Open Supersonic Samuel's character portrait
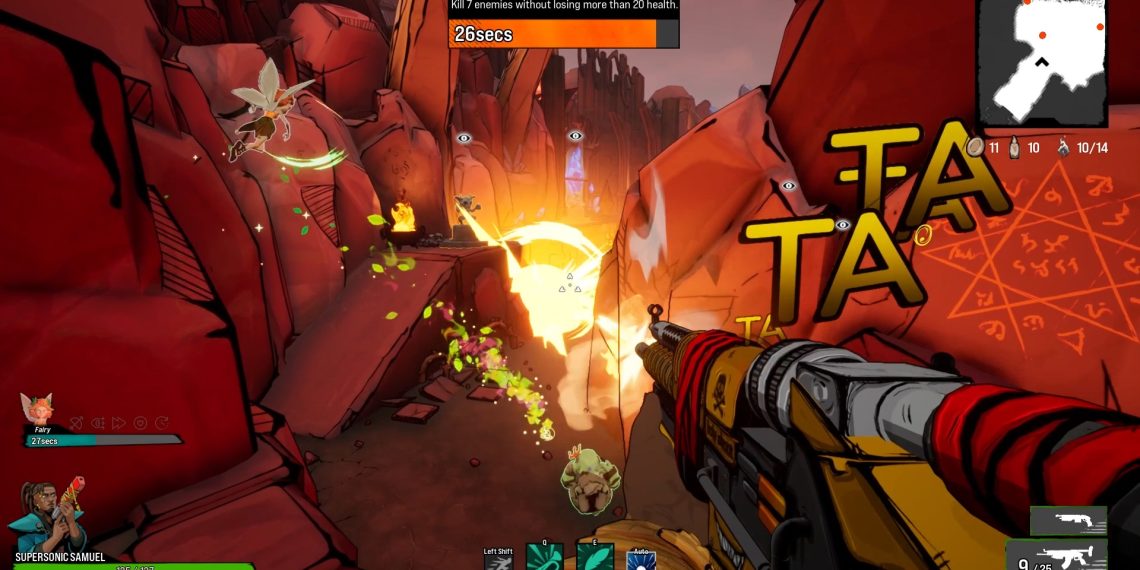The width and height of the screenshot is (1140, 570). pos(47,516)
